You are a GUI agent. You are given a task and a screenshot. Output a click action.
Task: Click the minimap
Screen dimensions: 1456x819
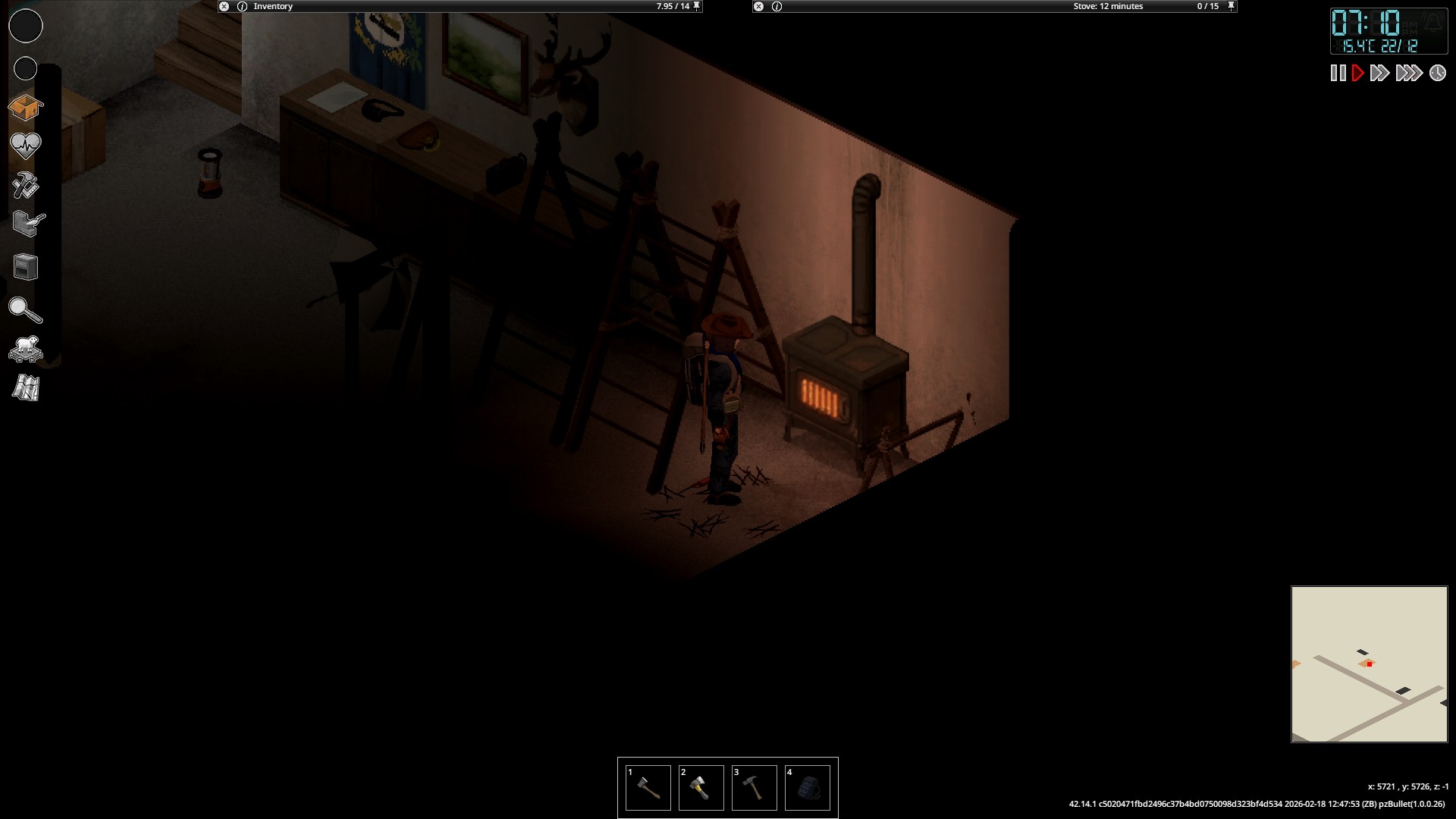pos(1370,664)
